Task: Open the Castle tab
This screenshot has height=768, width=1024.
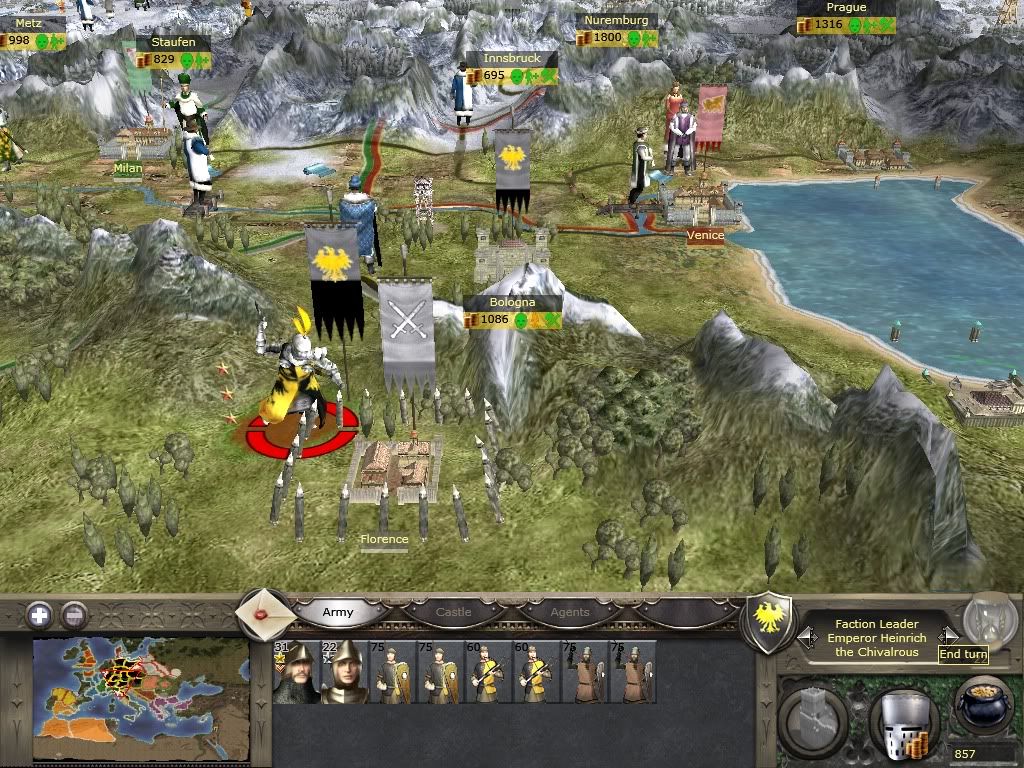Action: 455,612
